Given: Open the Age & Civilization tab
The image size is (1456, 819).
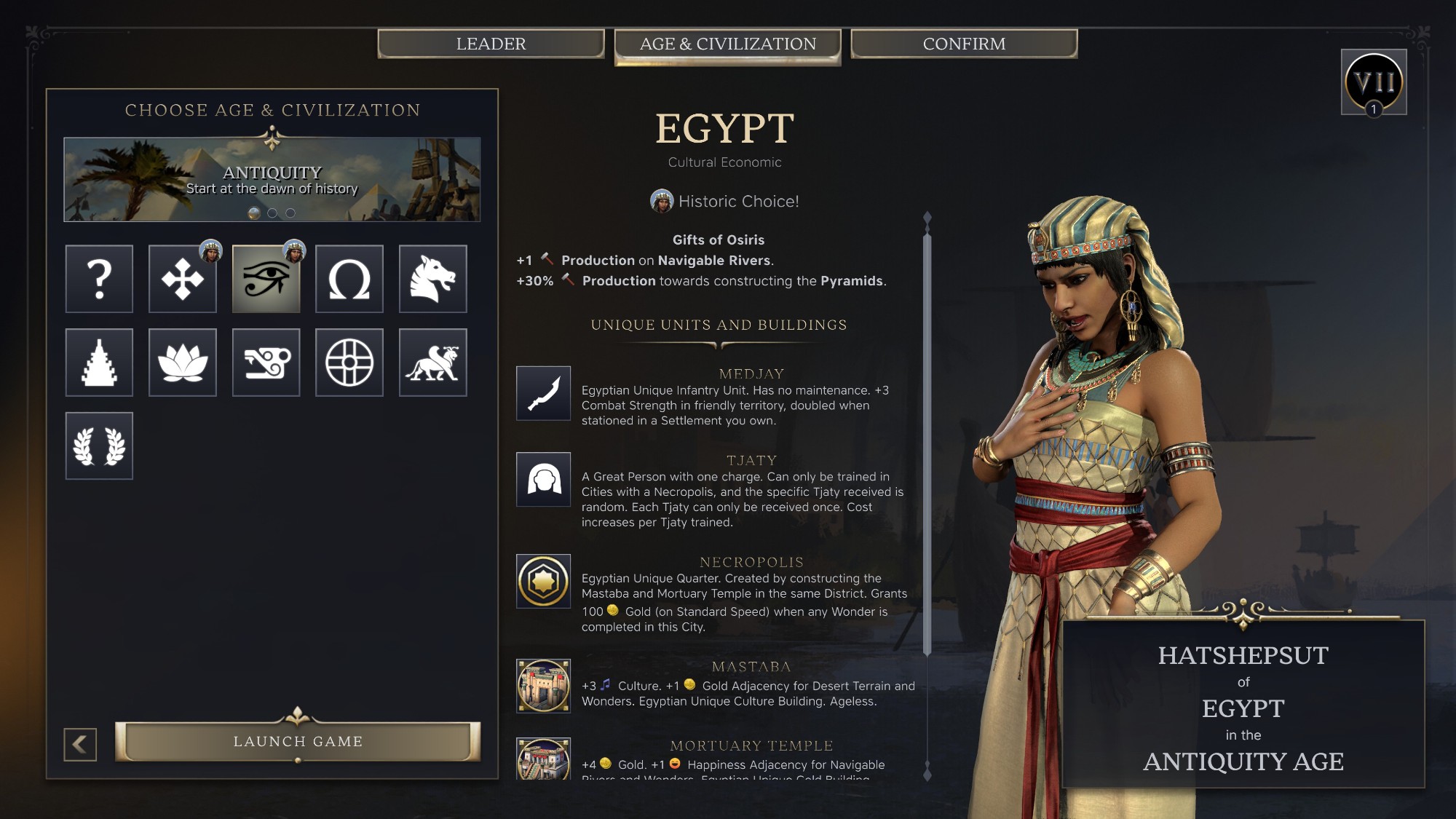Looking at the screenshot, I should tap(727, 44).
